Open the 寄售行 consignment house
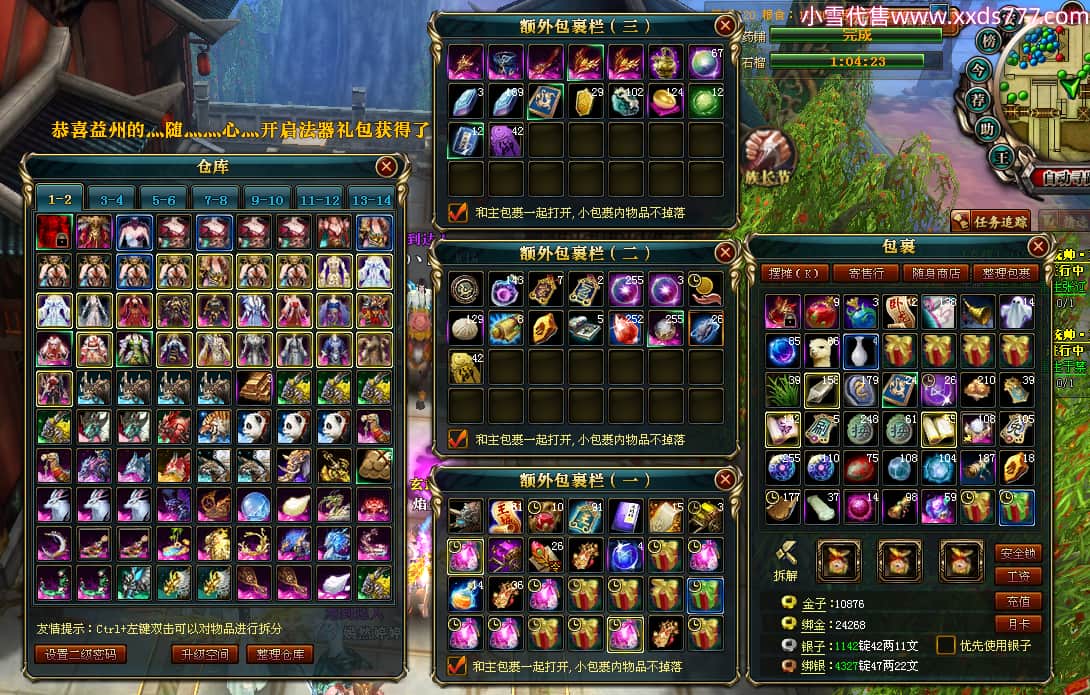The width and height of the screenshot is (1090, 695). pyautogui.click(x=865, y=273)
